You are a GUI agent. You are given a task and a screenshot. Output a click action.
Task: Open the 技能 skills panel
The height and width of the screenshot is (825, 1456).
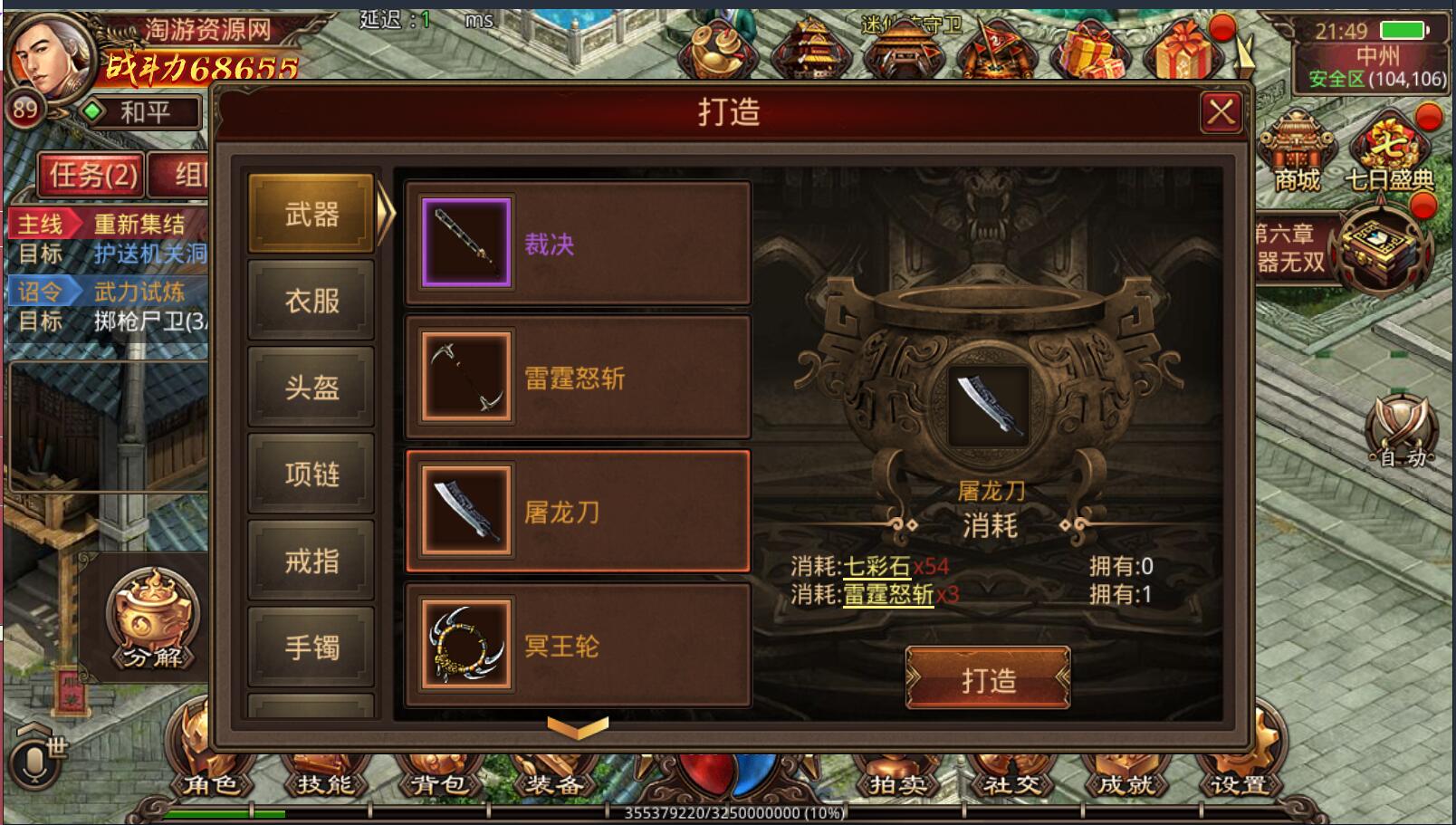(x=325, y=786)
